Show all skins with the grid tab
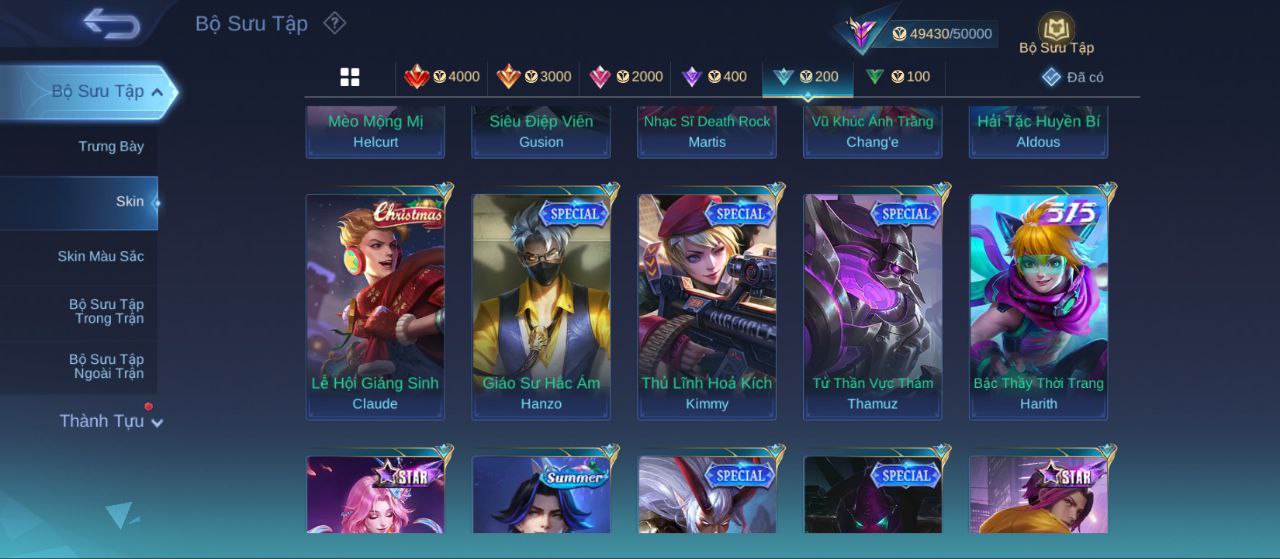This screenshot has width=1280, height=559. tap(350, 77)
